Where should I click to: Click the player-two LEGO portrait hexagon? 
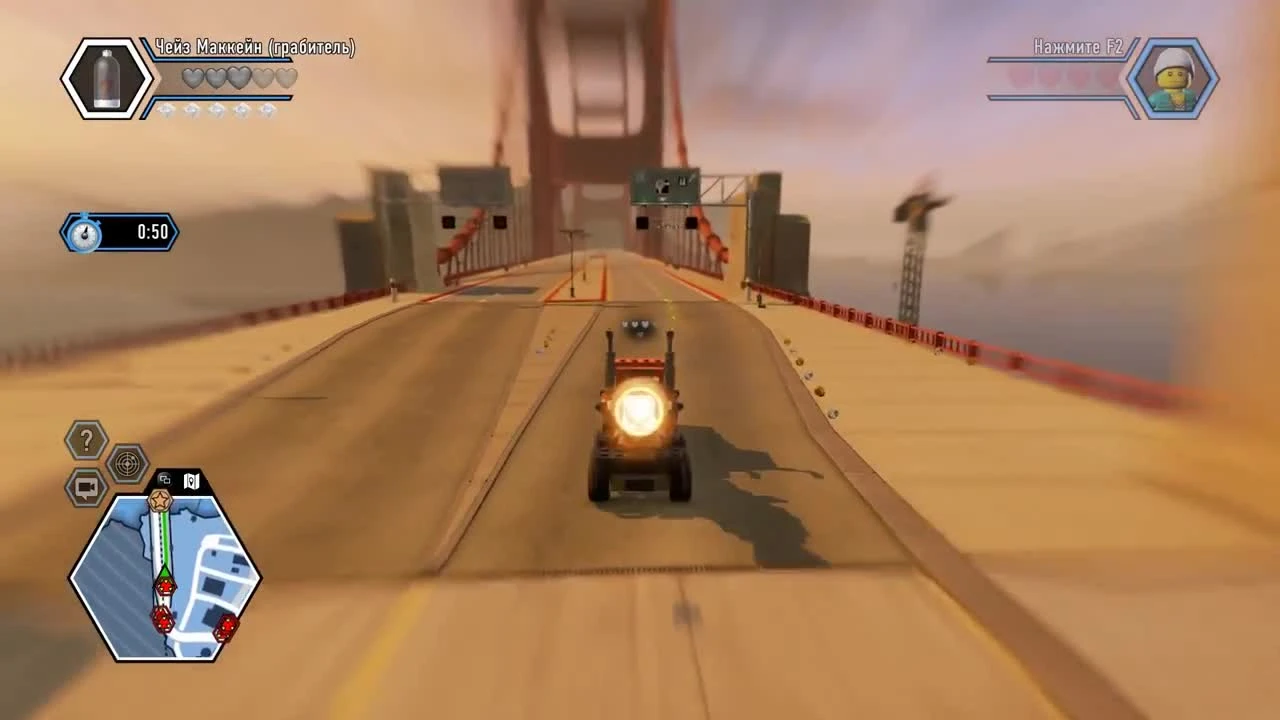point(1173,77)
